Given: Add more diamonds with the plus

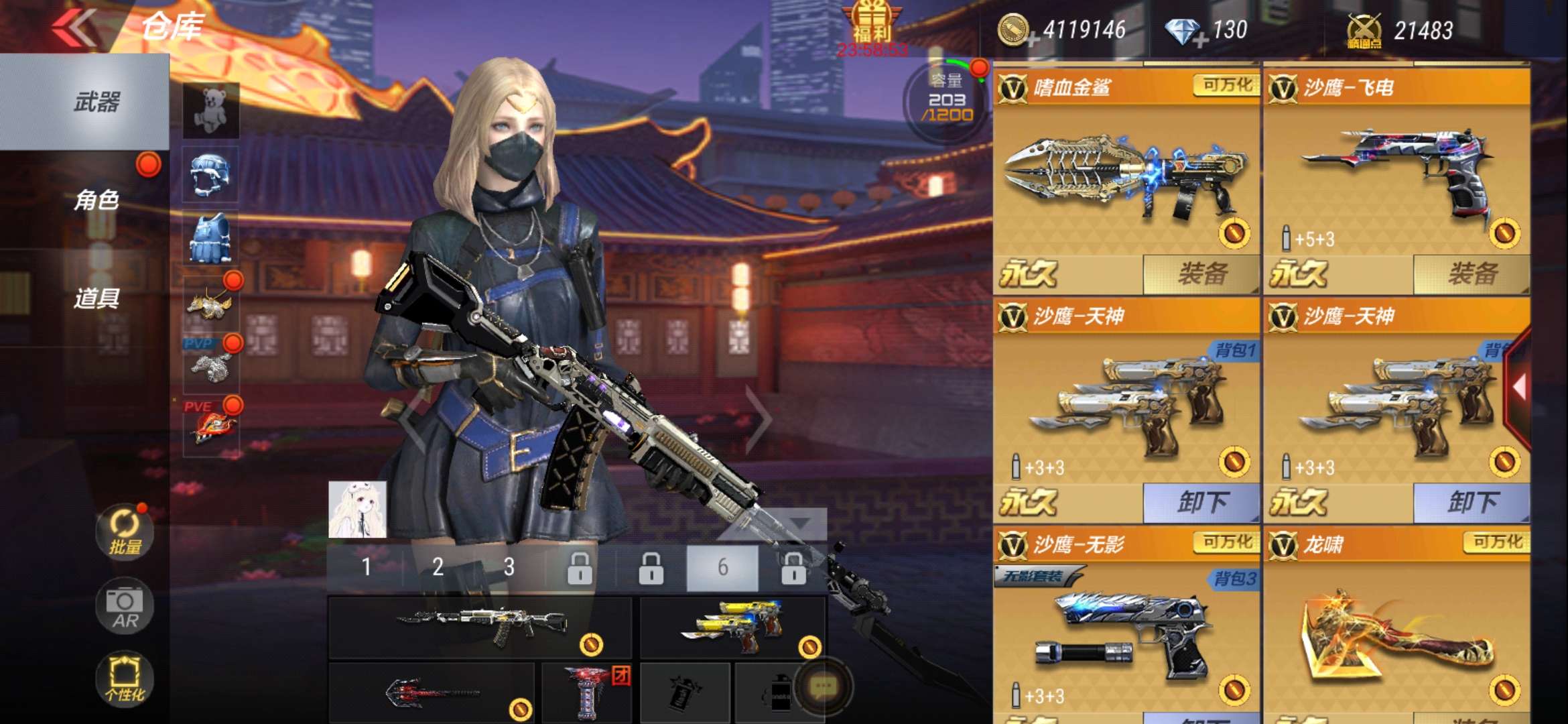Looking at the screenshot, I should 1199,40.
